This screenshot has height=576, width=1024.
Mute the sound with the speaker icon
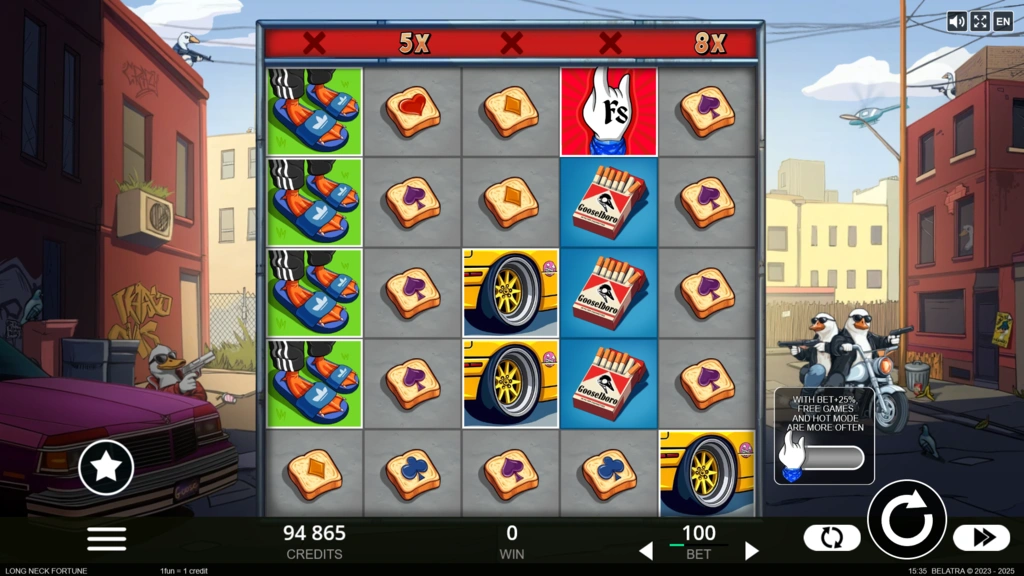(x=957, y=21)
